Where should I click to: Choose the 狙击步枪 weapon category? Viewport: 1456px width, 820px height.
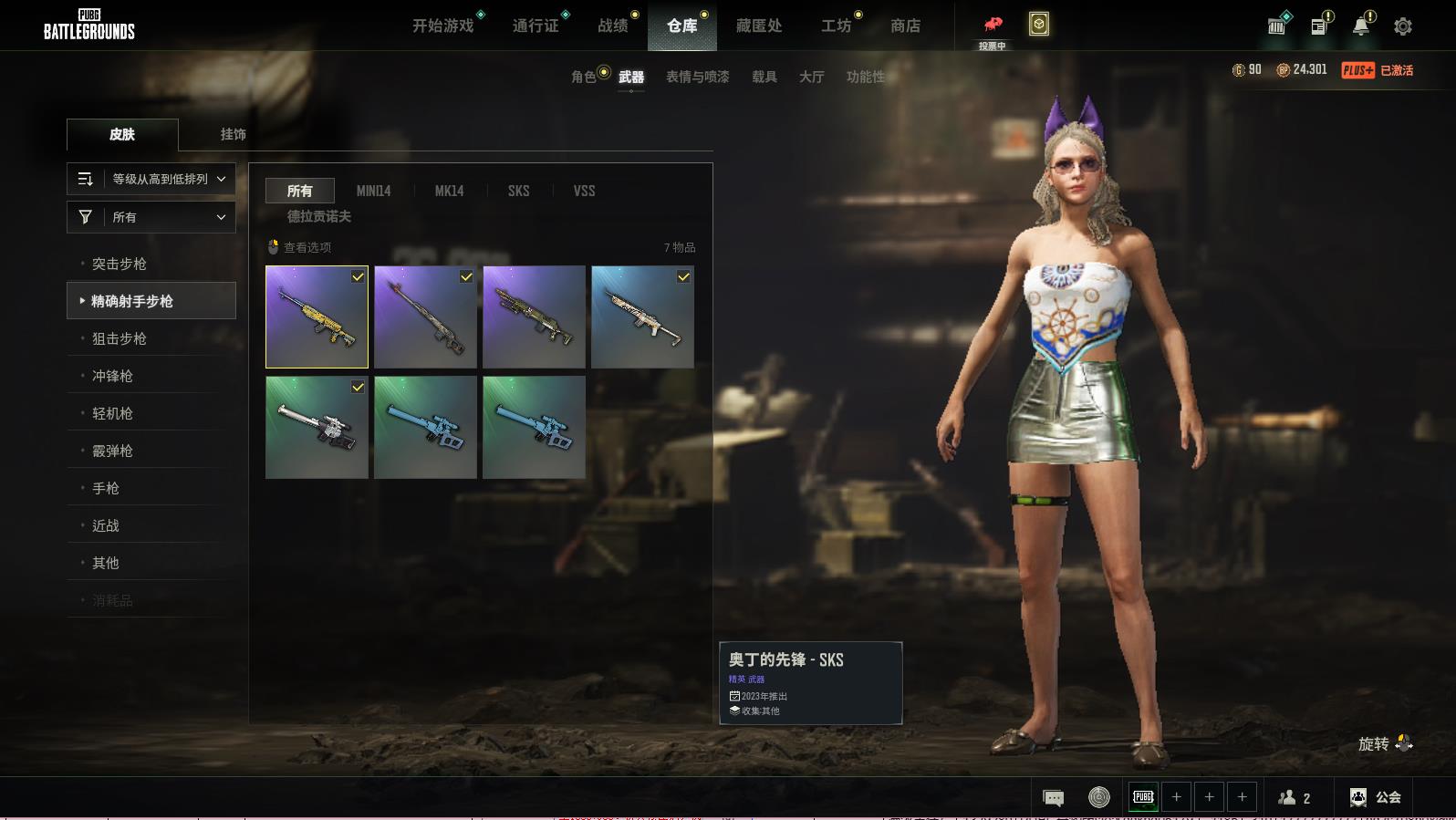(x=120, y=338)
